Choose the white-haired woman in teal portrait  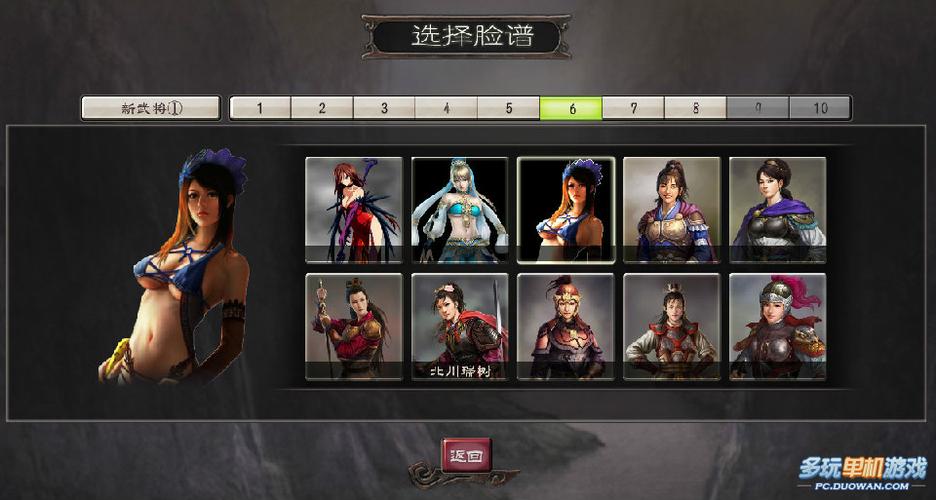(x=460, y=210)
